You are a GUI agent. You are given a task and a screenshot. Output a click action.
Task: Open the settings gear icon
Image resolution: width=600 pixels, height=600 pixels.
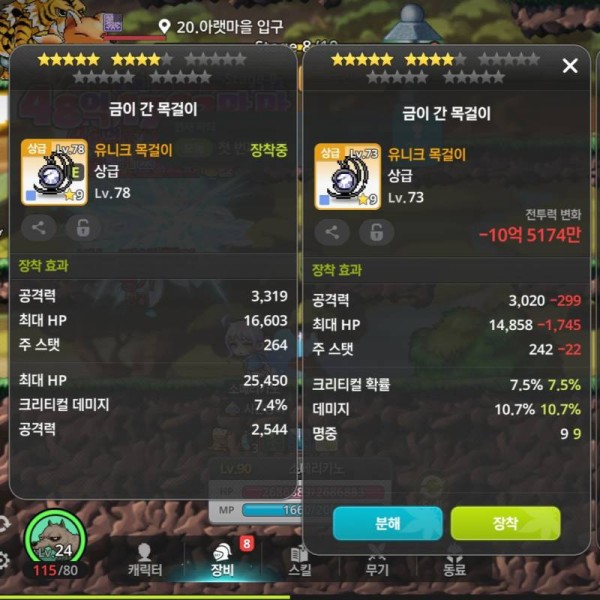pyautogui.click(x=5, y=559)
